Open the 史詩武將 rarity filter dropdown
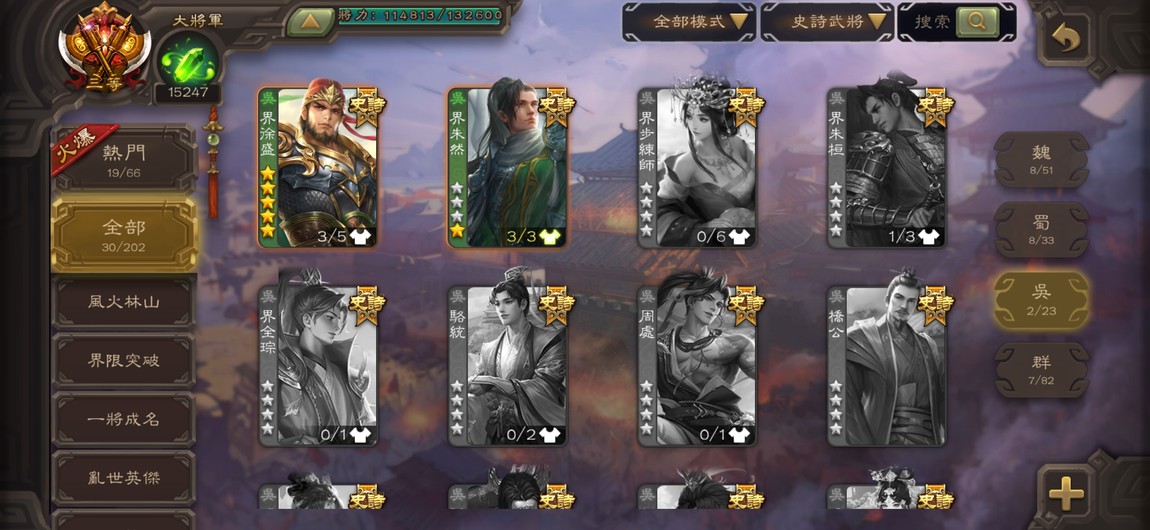Screen dimensions: 1150x530 point(826,22)
